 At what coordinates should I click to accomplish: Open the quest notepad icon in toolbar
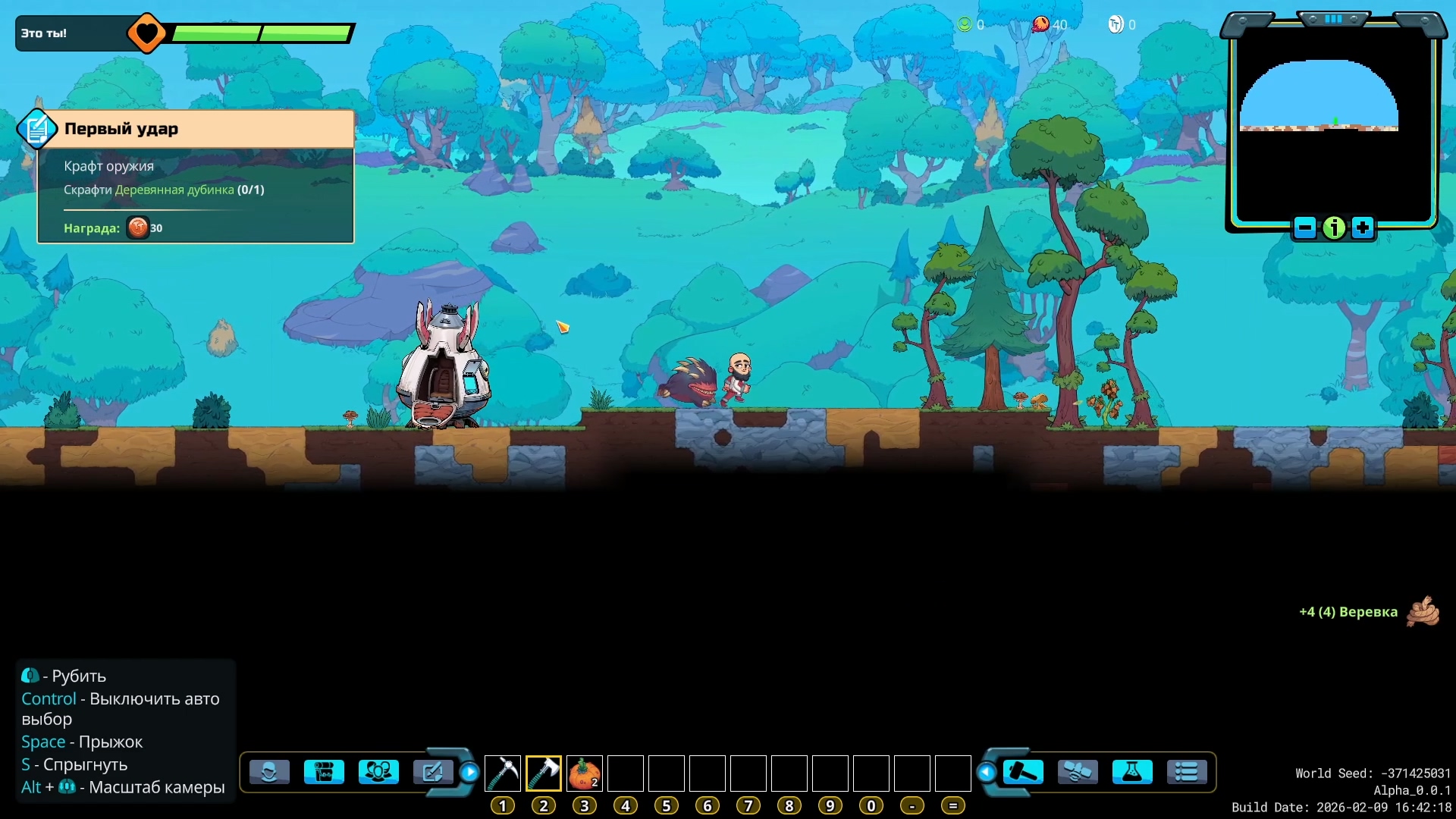tap(432, 772)
